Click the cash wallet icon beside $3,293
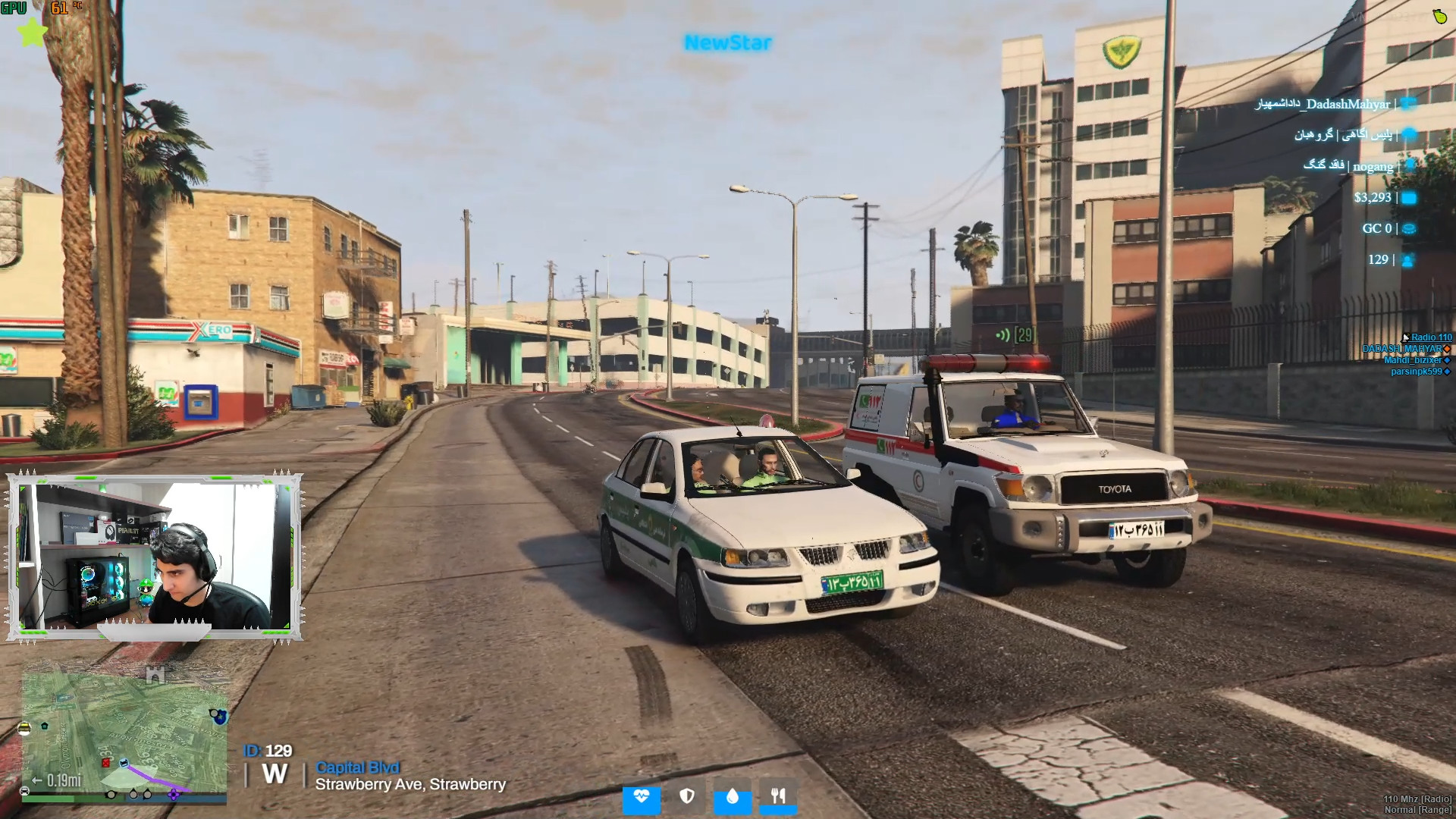Viewport: 1456px width, 819px height. coord(1409,198)
